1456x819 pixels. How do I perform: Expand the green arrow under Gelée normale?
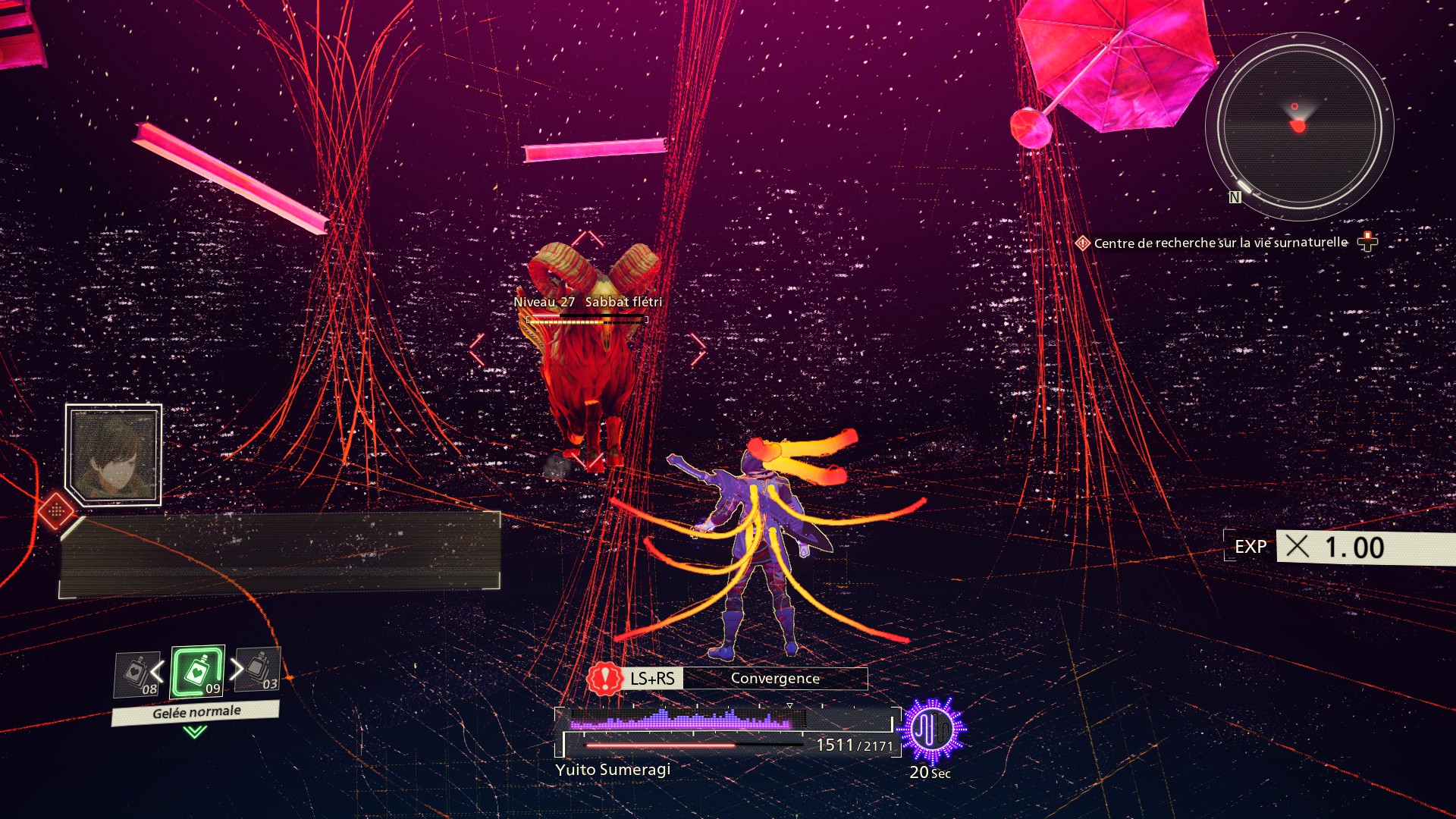click(195, 732)
